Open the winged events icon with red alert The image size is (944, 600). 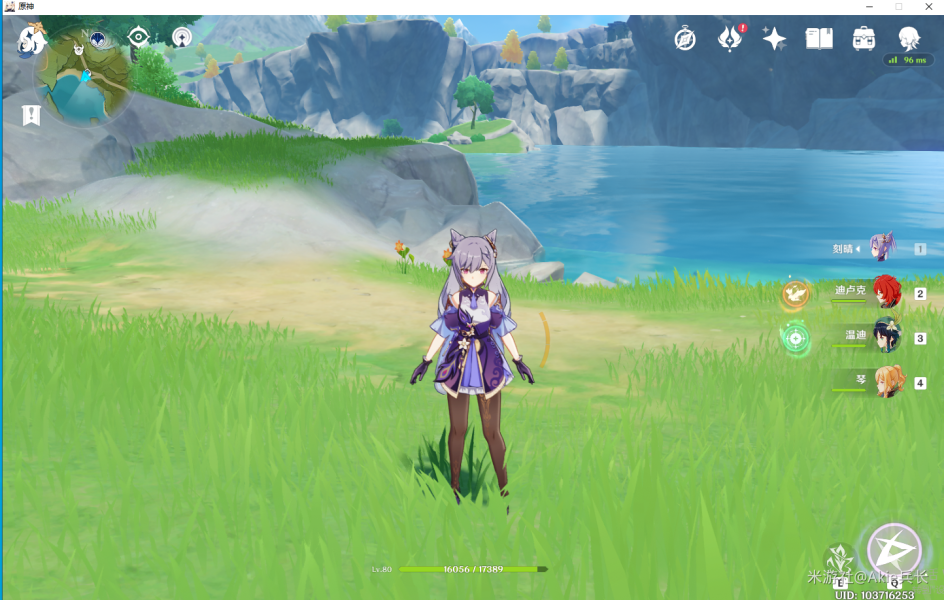tap(730, 39)
